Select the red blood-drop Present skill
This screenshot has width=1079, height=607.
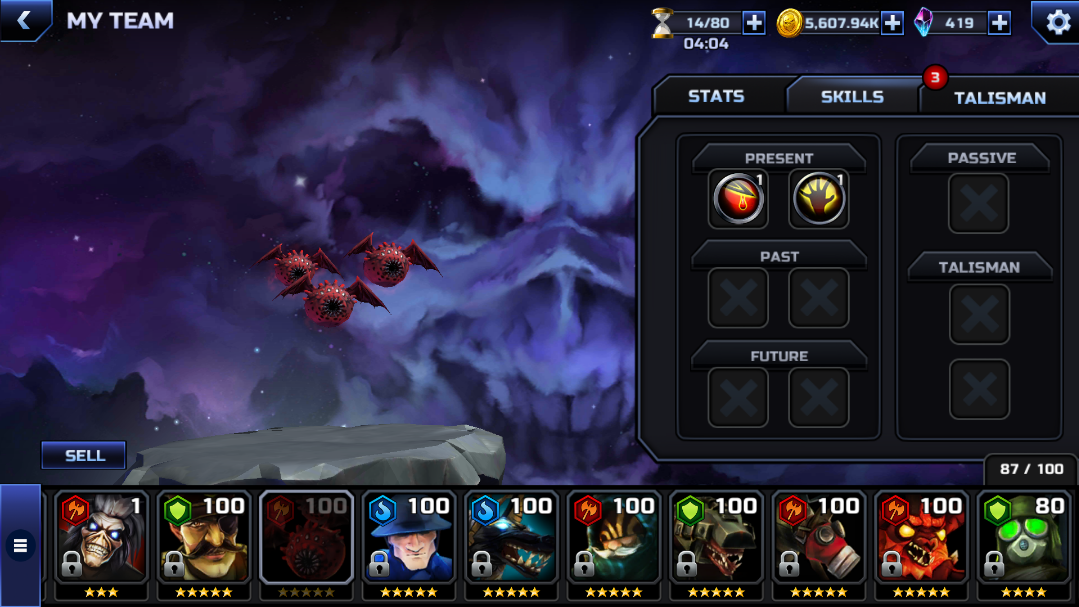pyautogui.click(x=739, y=199)
